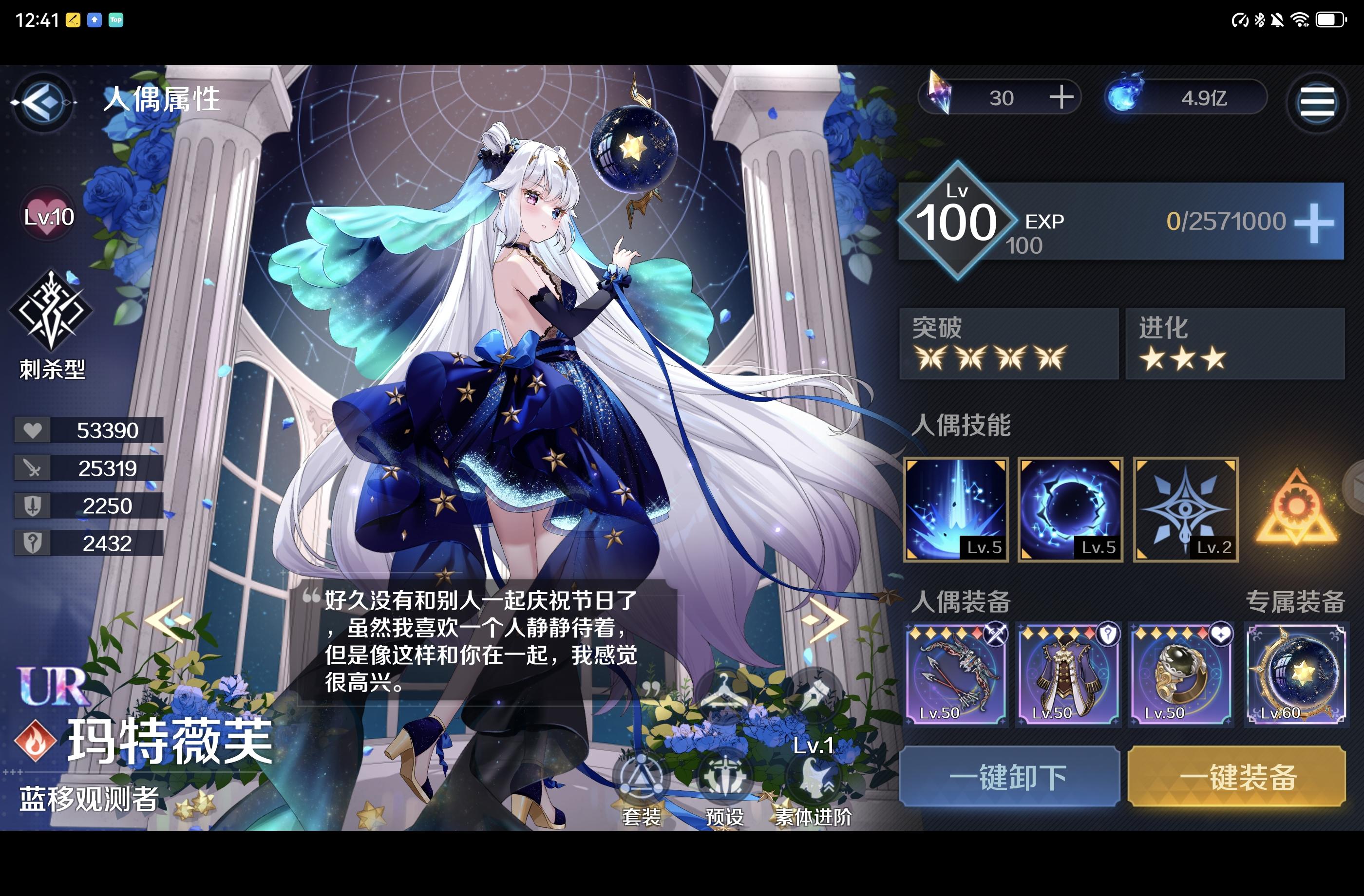Tap plus next to crystal currency 30
The width and height of the screenshot is (1364, 896).
coord(1061,97)
